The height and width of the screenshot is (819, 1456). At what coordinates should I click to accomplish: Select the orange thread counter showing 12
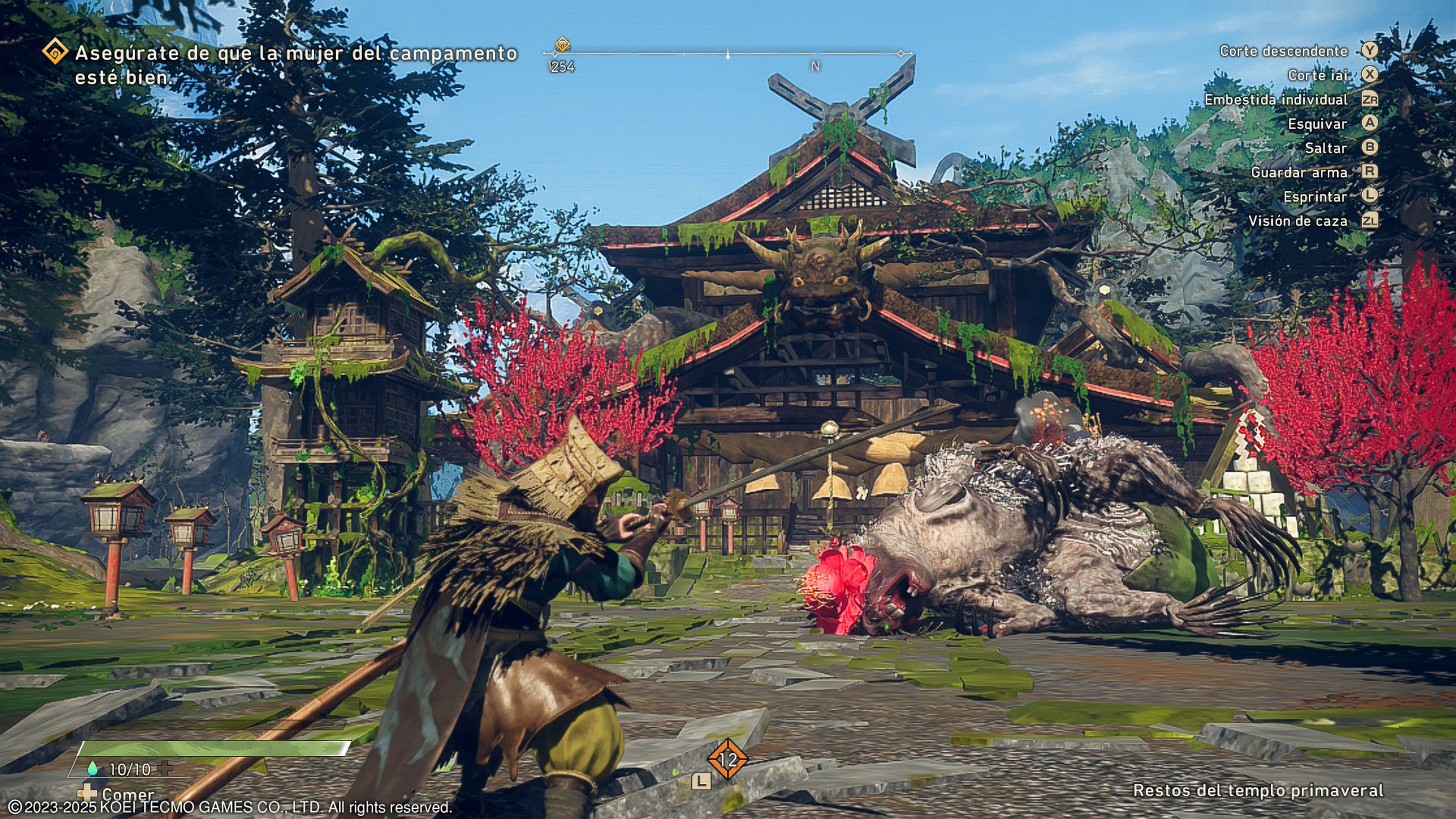click(728, 759)
